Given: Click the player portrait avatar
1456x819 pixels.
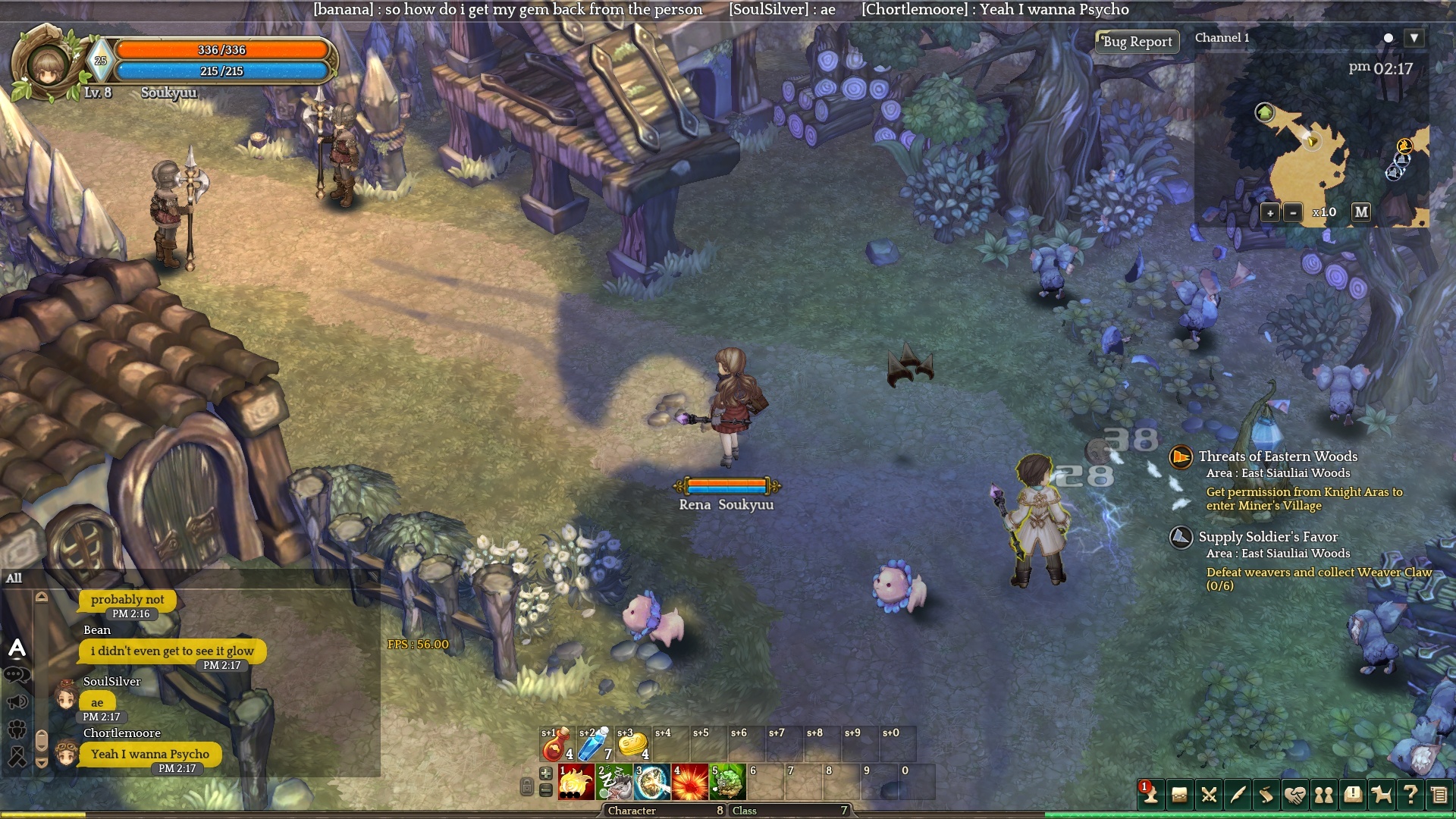Looking at the screenshot, I should coord(47,64).
